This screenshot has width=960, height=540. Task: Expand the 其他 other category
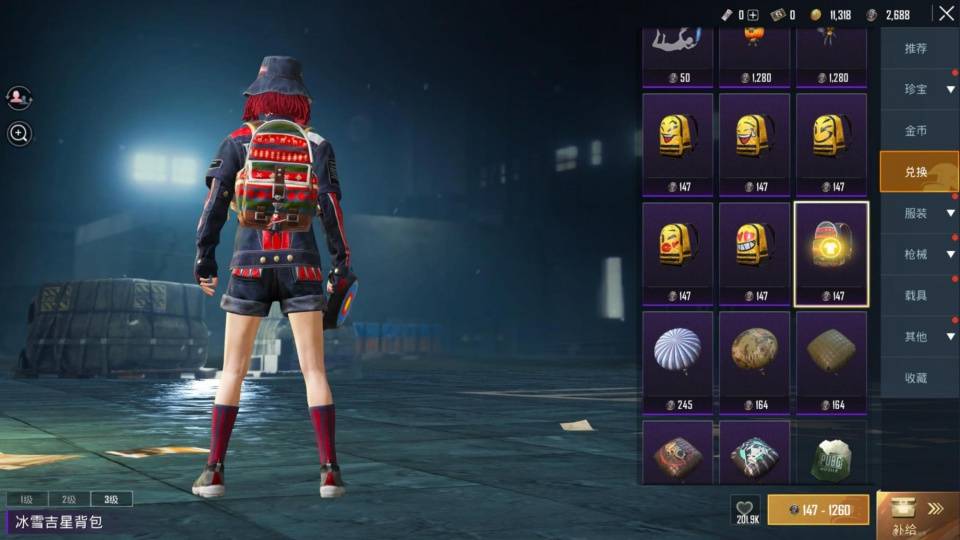click(x=916, y=337)
